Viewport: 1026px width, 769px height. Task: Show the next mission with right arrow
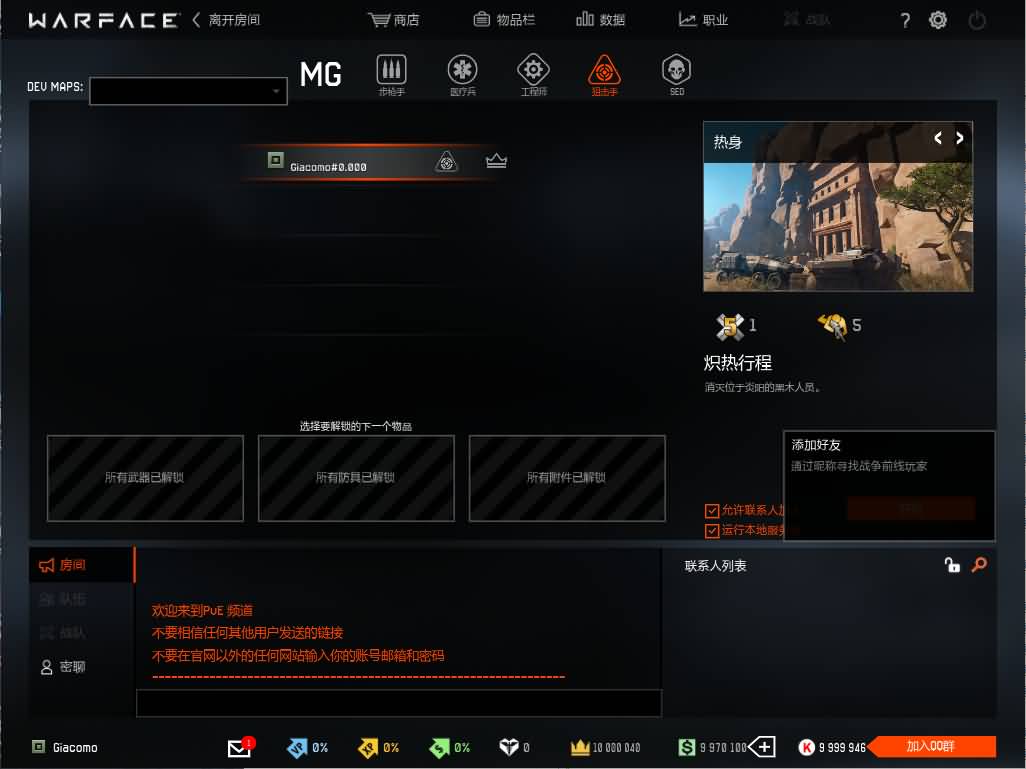(960, 139)
